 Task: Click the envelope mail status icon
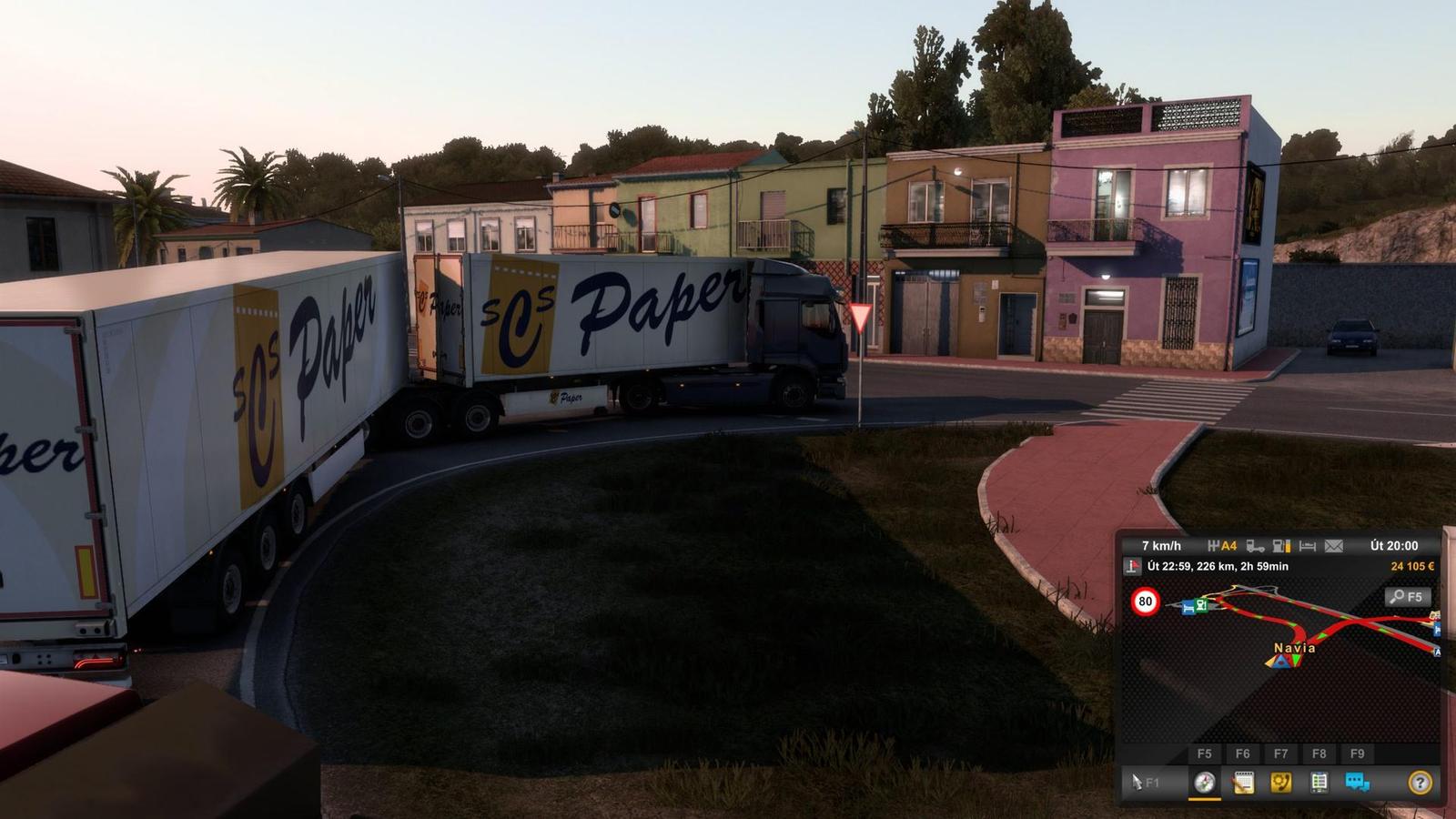[1332, 546]
